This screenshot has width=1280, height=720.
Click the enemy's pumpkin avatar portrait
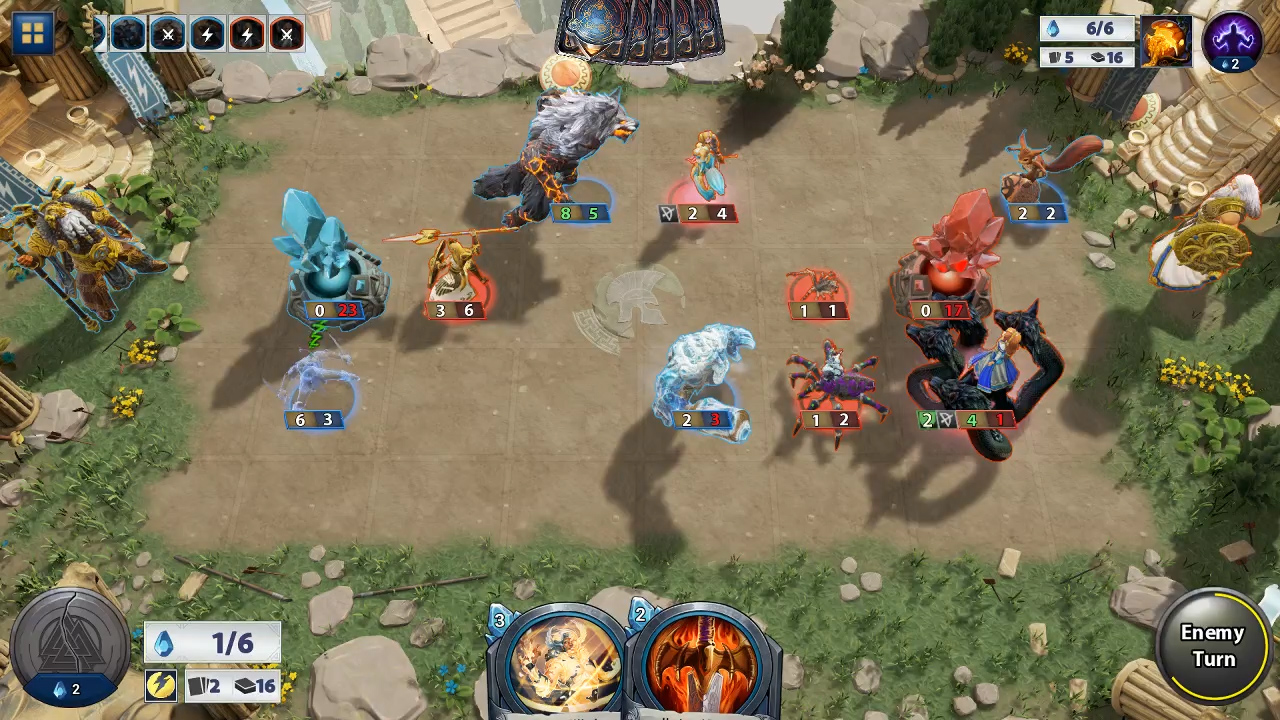click(1166, 42)
